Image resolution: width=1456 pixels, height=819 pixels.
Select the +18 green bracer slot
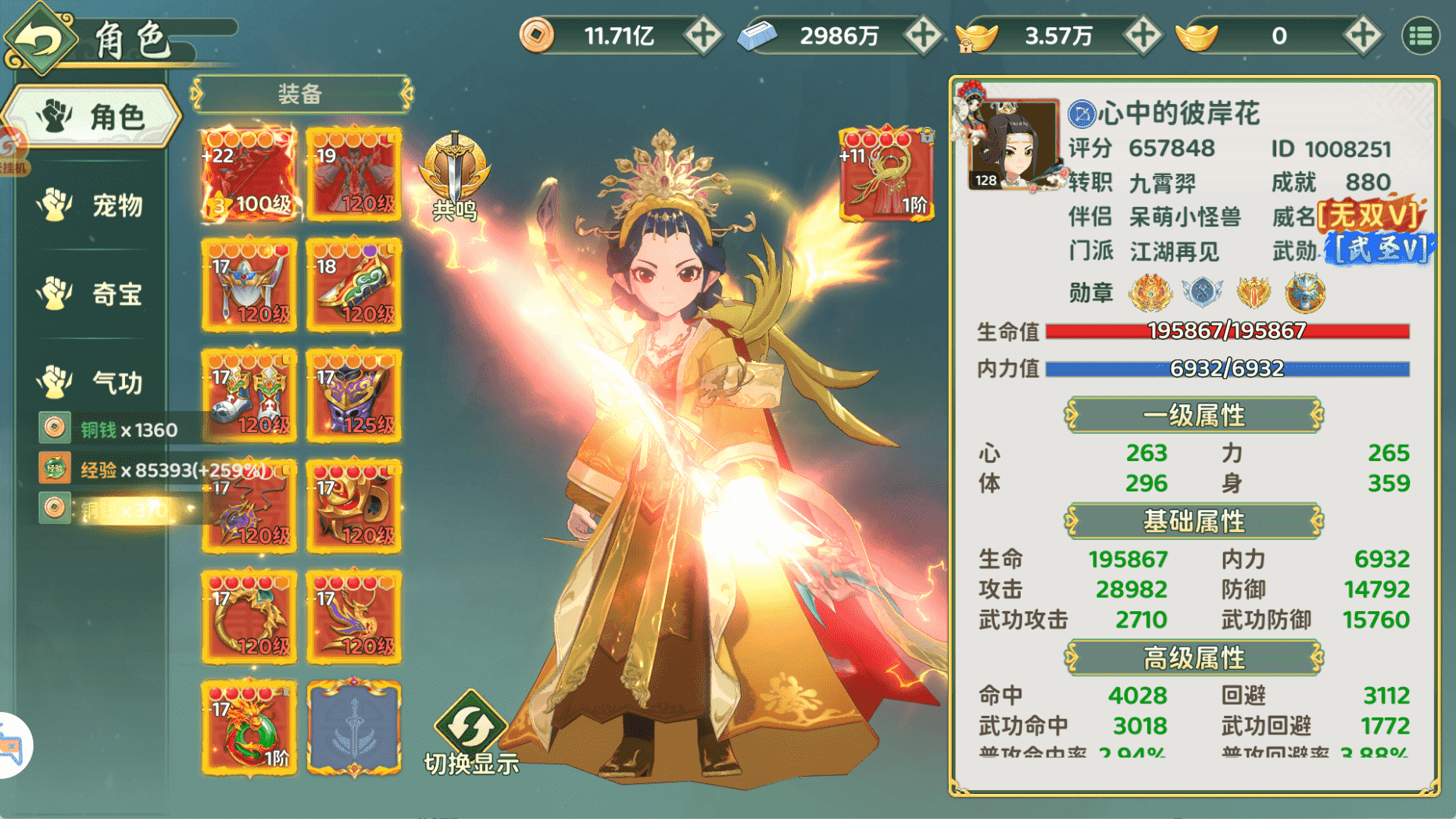(x=354, y=285)
